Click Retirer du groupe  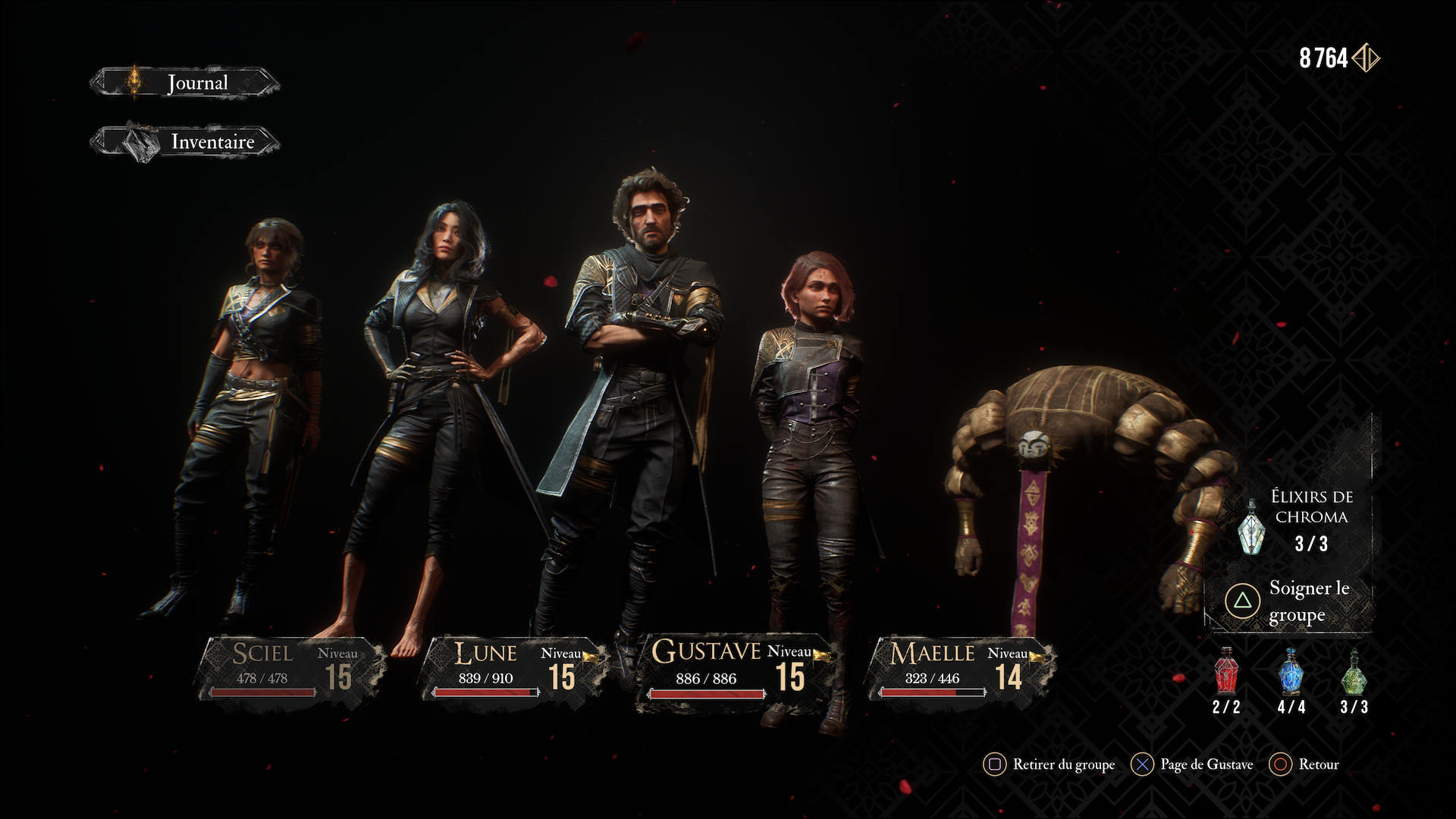(x=1050, y=764)
